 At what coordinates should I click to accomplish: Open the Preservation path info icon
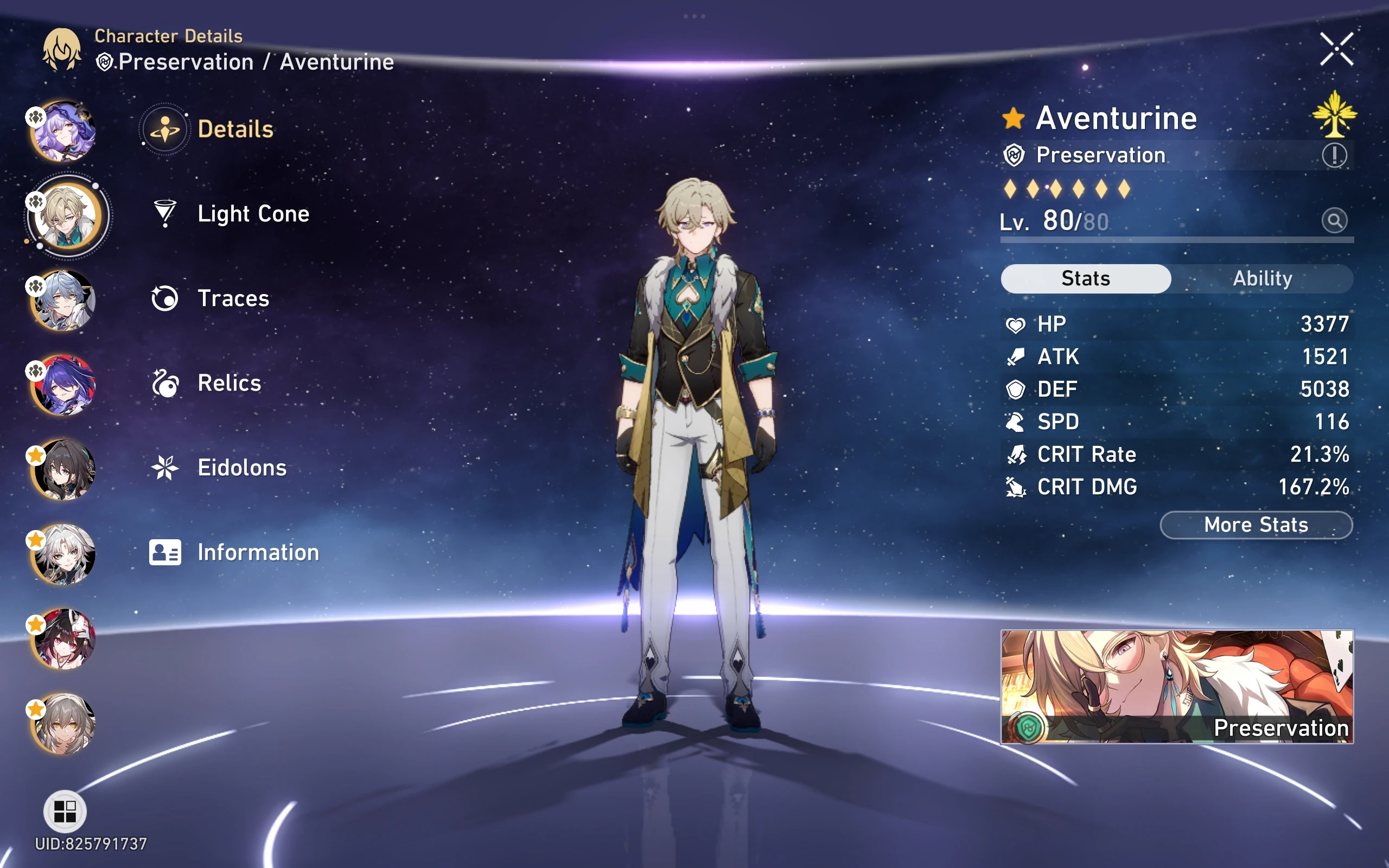pyautogui.click(x=1335, y=155)
